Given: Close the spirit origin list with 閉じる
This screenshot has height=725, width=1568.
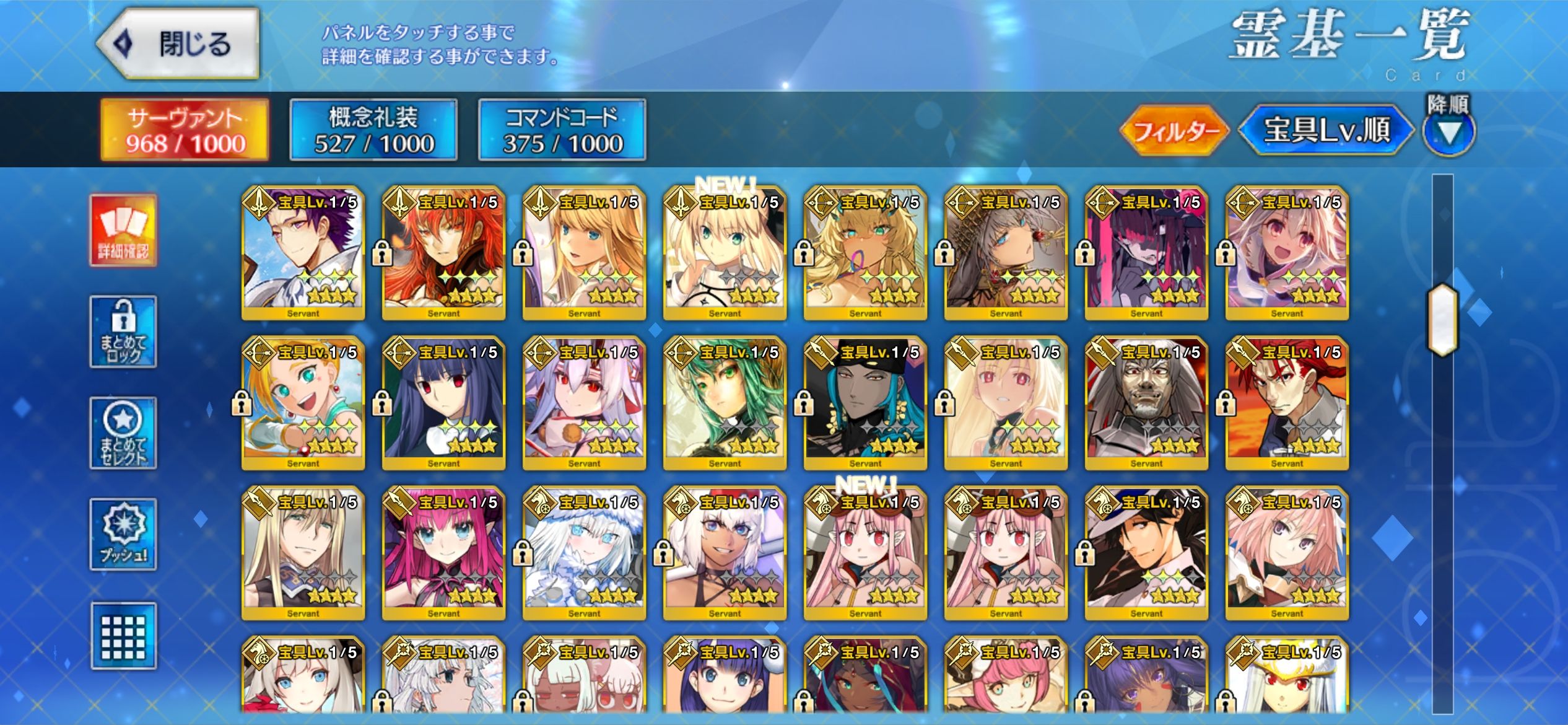Looking at the screenshot, I should click(178, 44).
